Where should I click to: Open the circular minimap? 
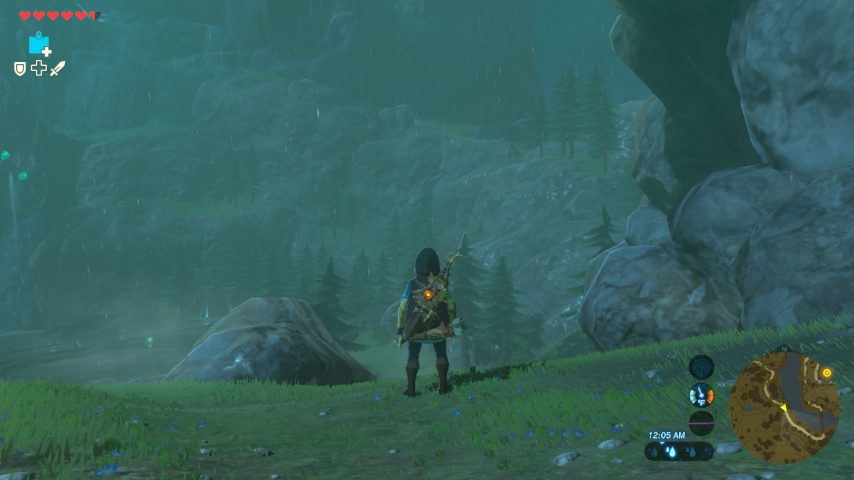(783, 406)
